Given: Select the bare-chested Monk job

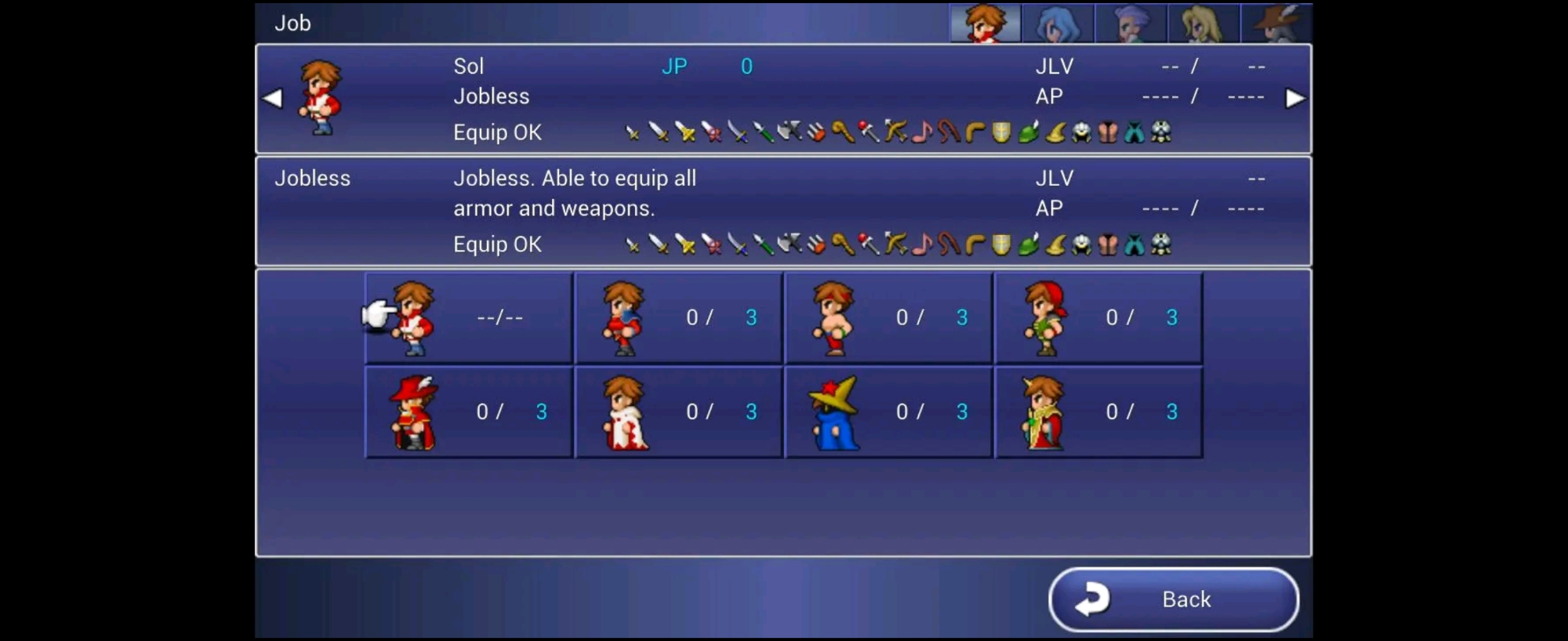Looking at the screenshot, I should coord(888,317).
